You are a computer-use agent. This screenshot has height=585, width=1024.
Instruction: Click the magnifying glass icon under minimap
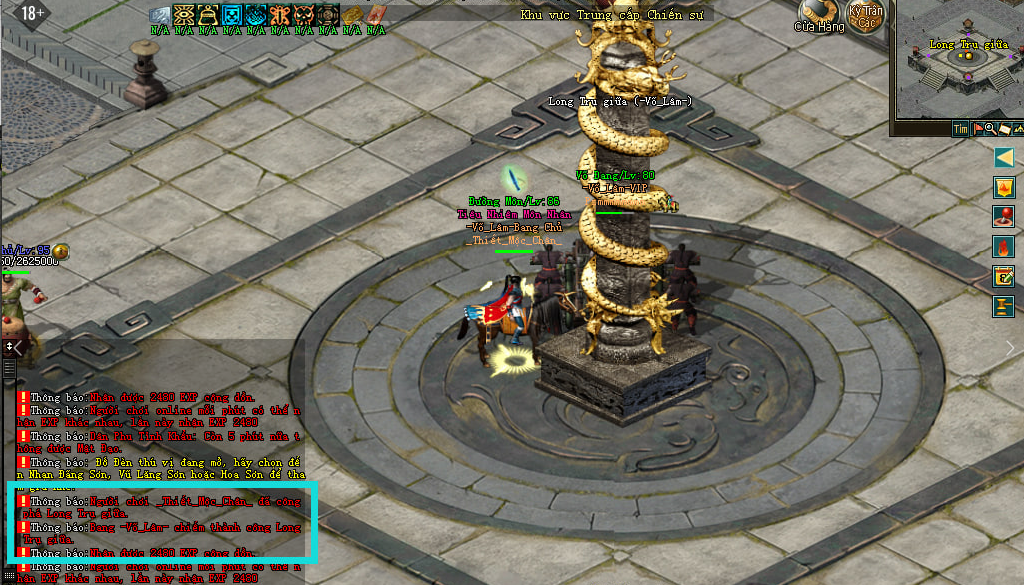tap(990, 129)
